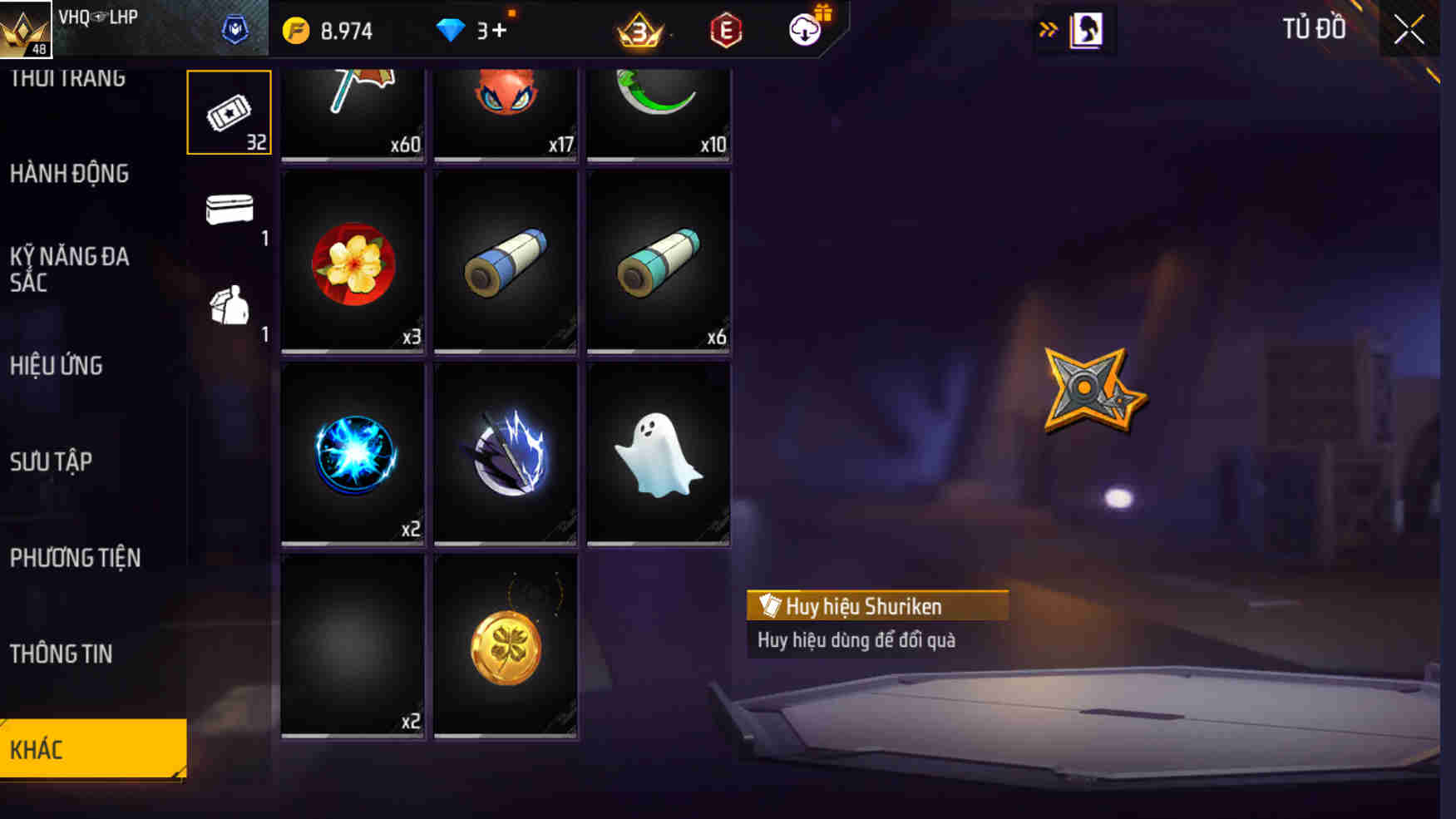The image size is (1456, 819).
Task: Open the PHƯƠNG TIỆN sidebar category
Action: tap(75, 559)
